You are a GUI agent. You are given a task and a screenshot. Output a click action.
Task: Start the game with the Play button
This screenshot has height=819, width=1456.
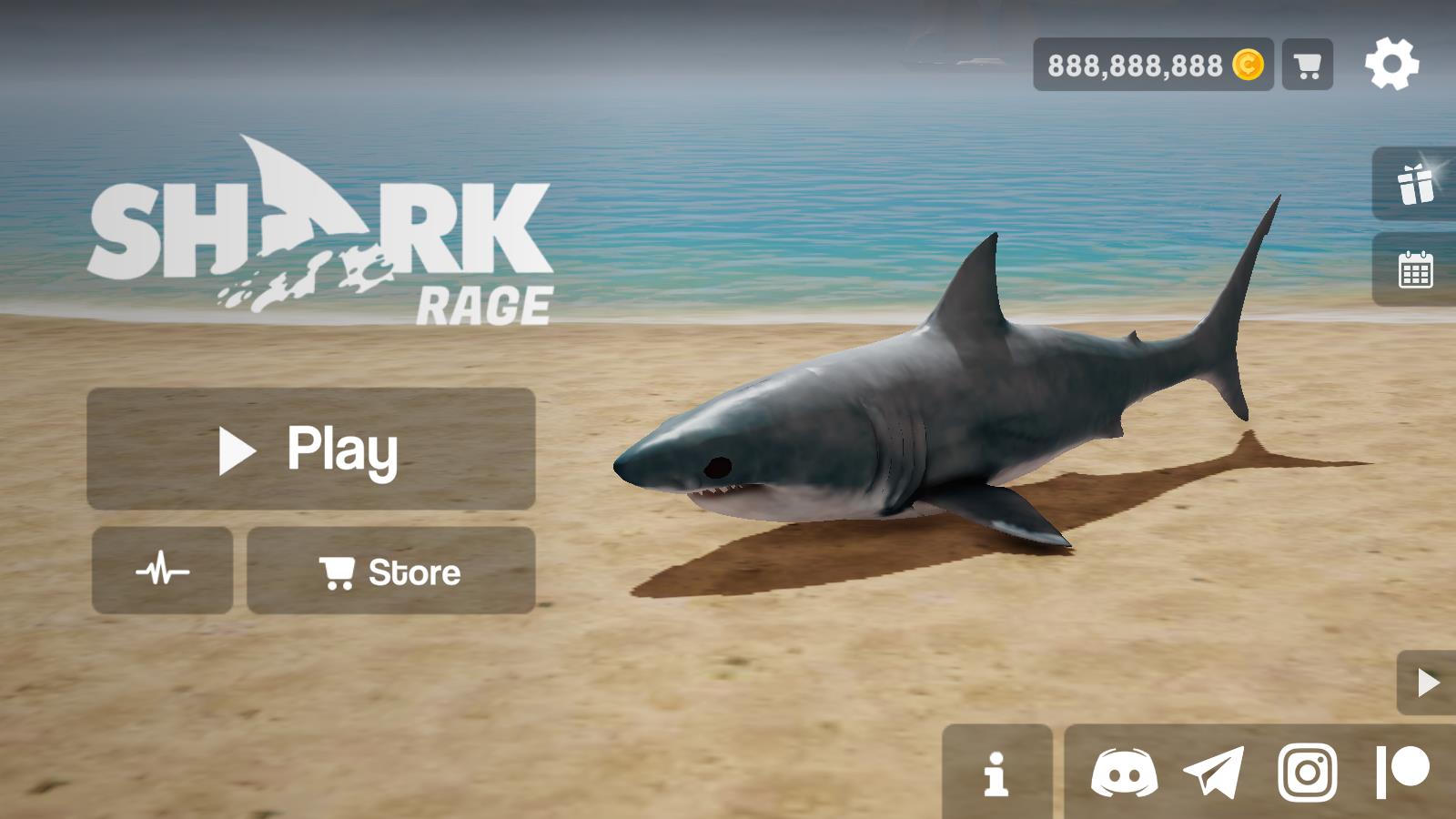pos(310,449)
